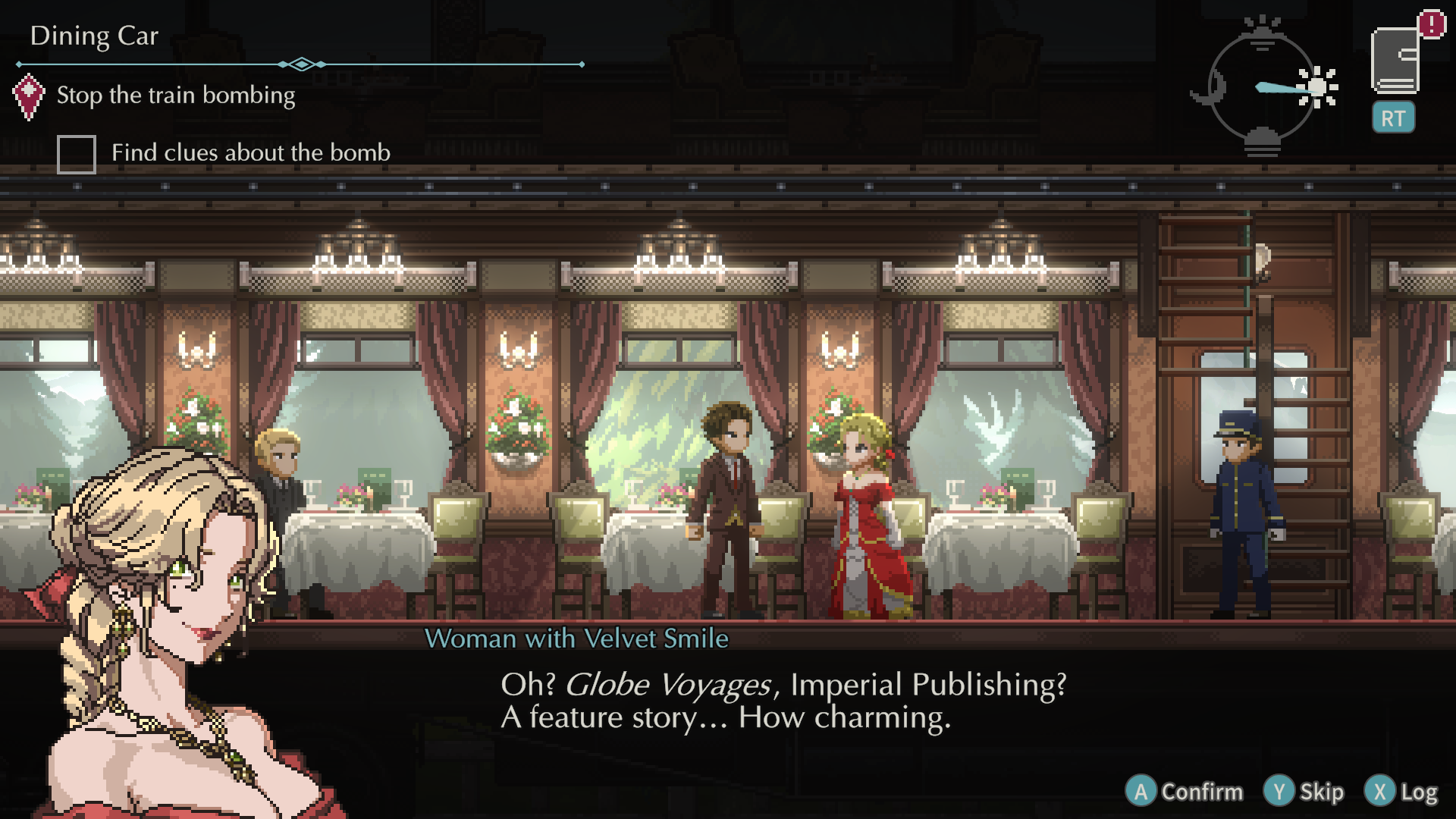
Task: Click the 'Find clues about the bomb' checkbox
Action: [77, 154]
